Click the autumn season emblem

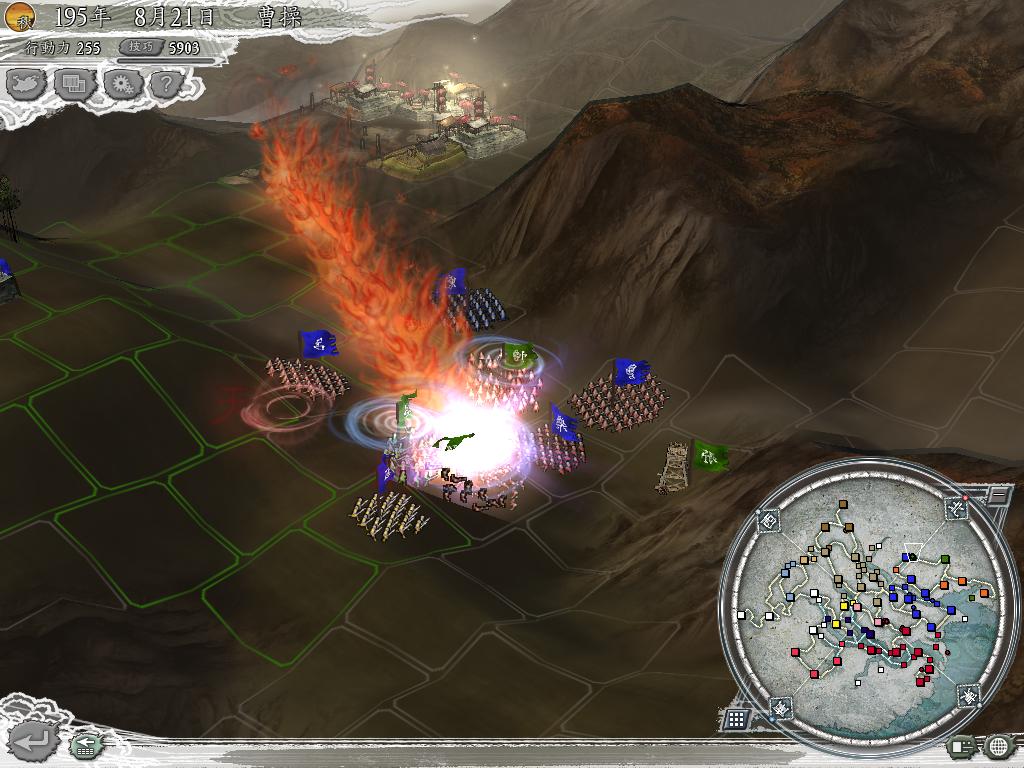[x=19, y=15]
